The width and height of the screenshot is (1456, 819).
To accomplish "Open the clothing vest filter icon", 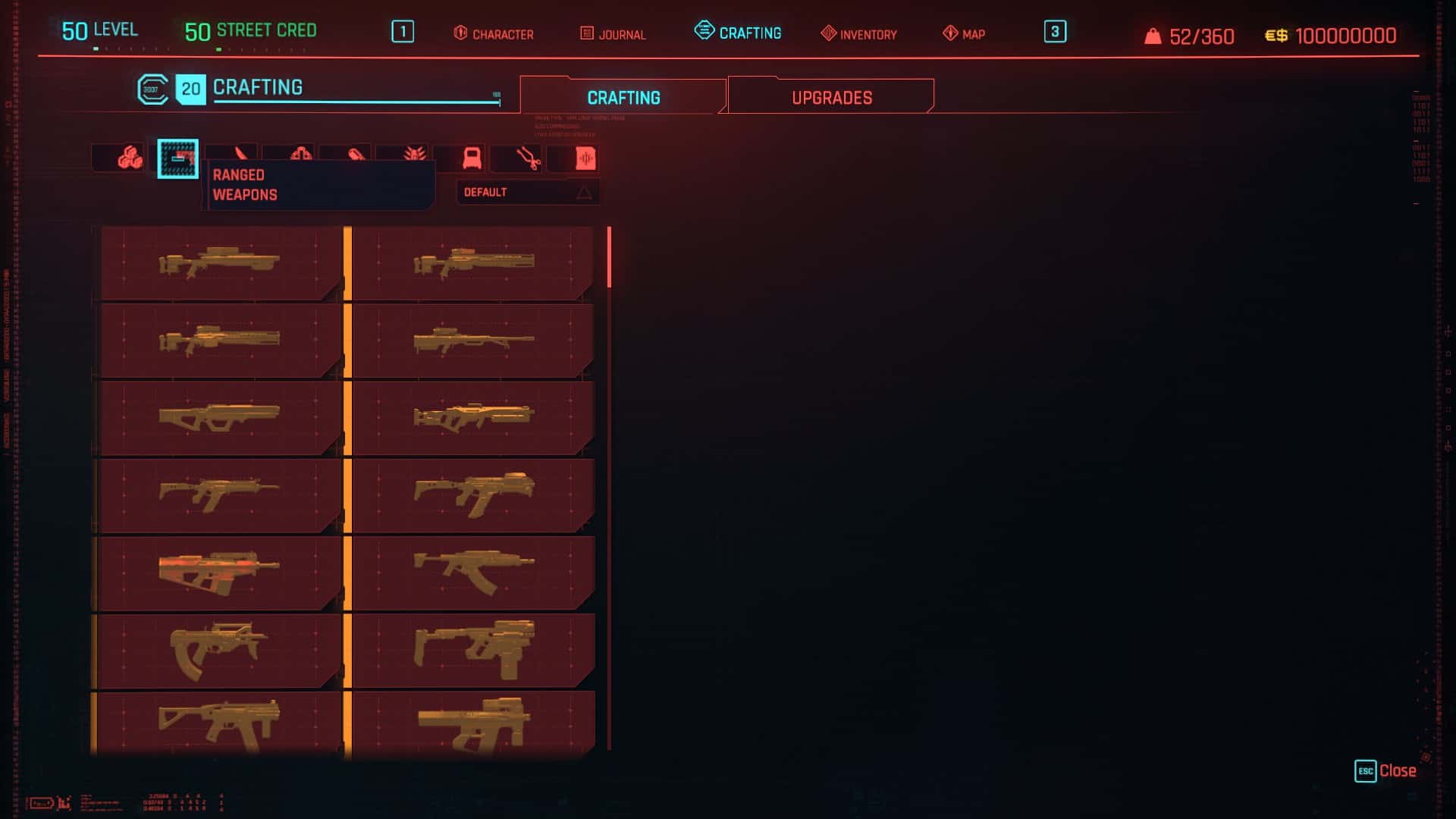I will click(472, 157).
